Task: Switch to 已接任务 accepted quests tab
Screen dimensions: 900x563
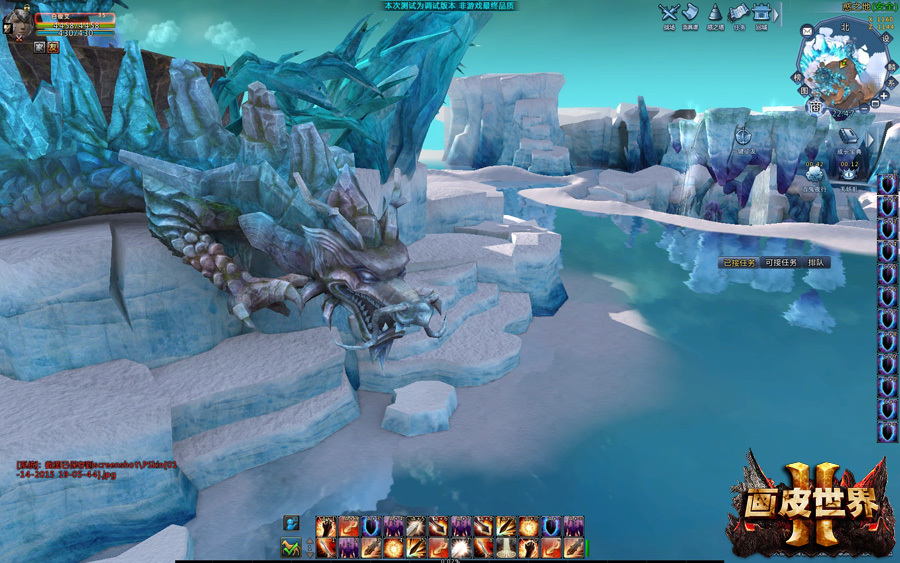Action: (739, 262)
